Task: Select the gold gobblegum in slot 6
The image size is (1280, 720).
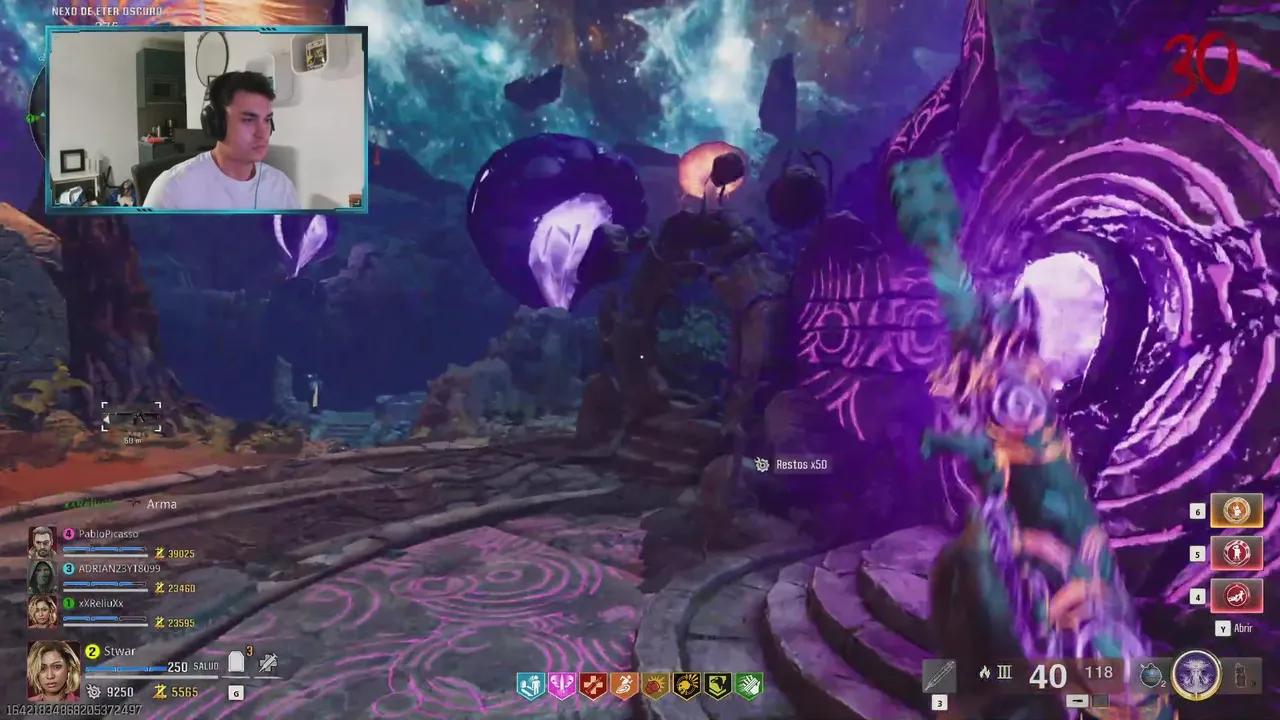Action: click(1237, 511)
